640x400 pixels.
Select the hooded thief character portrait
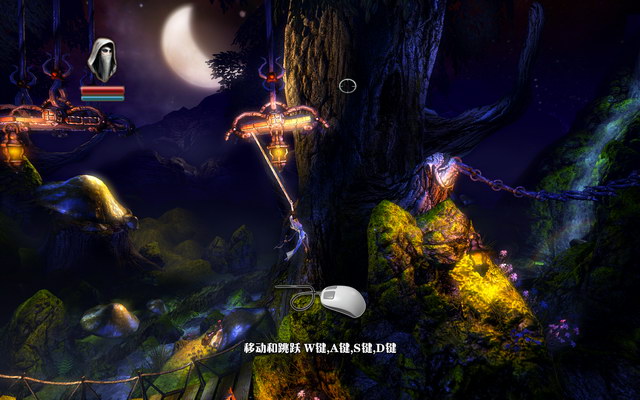[x=102, y=60]
